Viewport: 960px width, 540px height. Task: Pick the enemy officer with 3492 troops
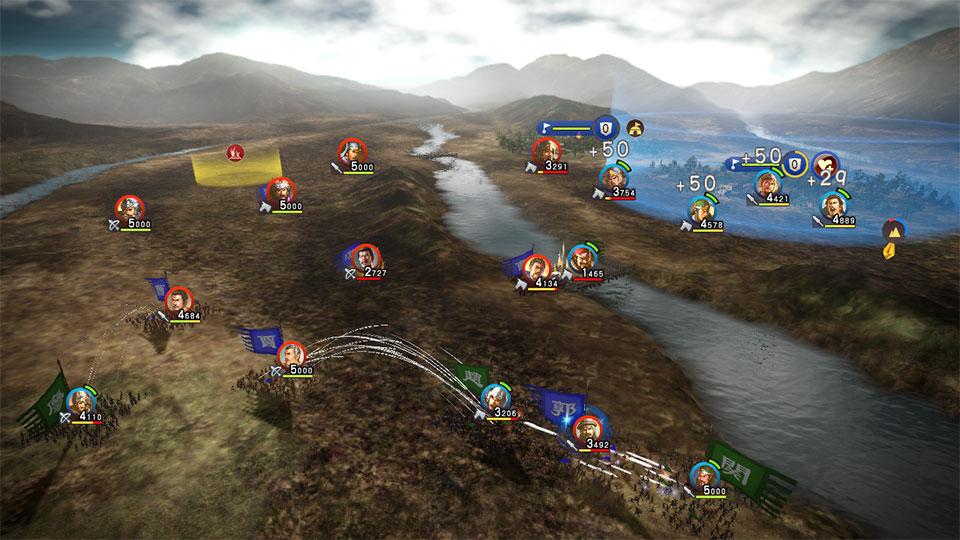588,428
